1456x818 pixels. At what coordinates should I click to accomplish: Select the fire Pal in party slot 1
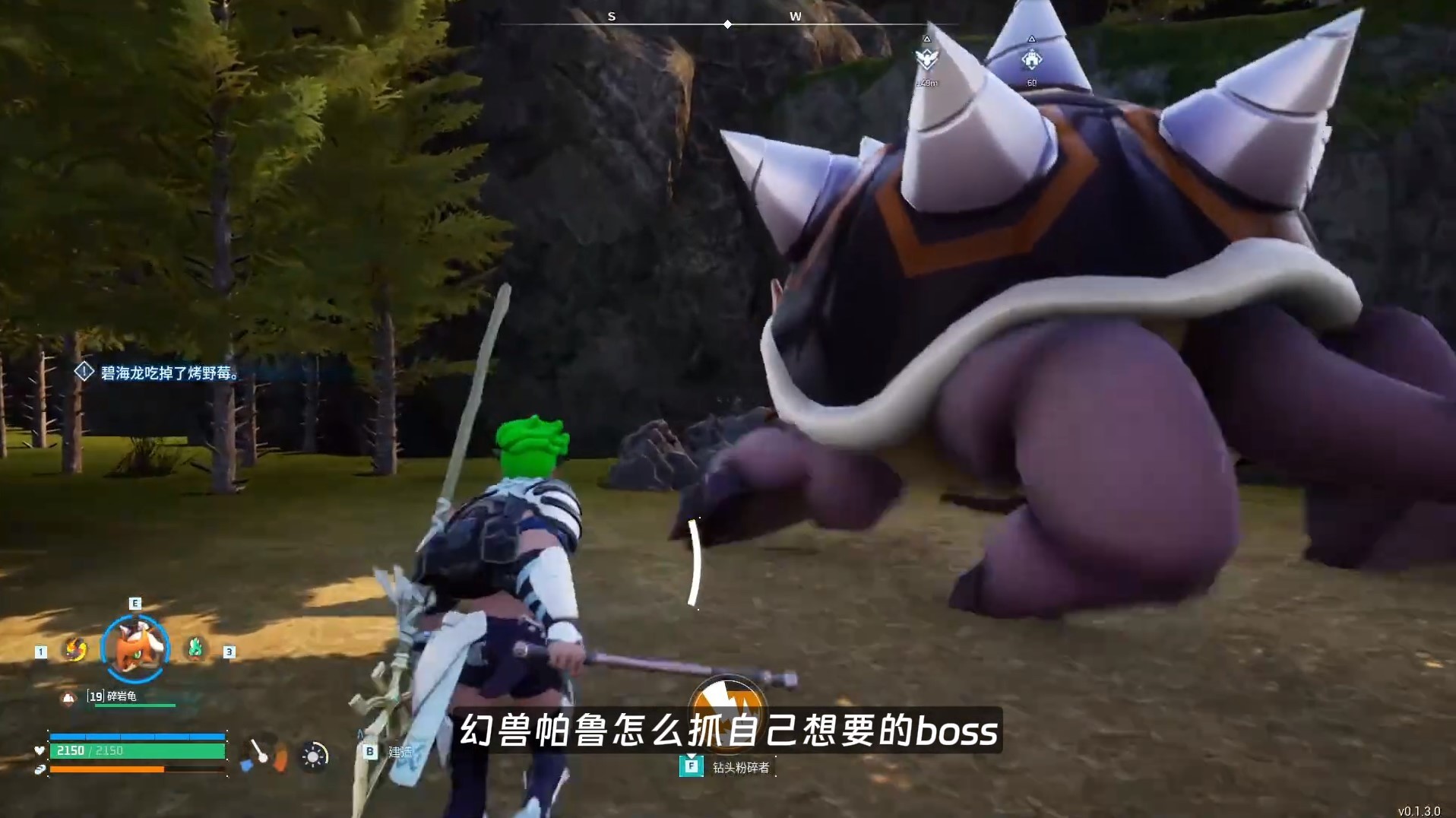click(75, 649)
